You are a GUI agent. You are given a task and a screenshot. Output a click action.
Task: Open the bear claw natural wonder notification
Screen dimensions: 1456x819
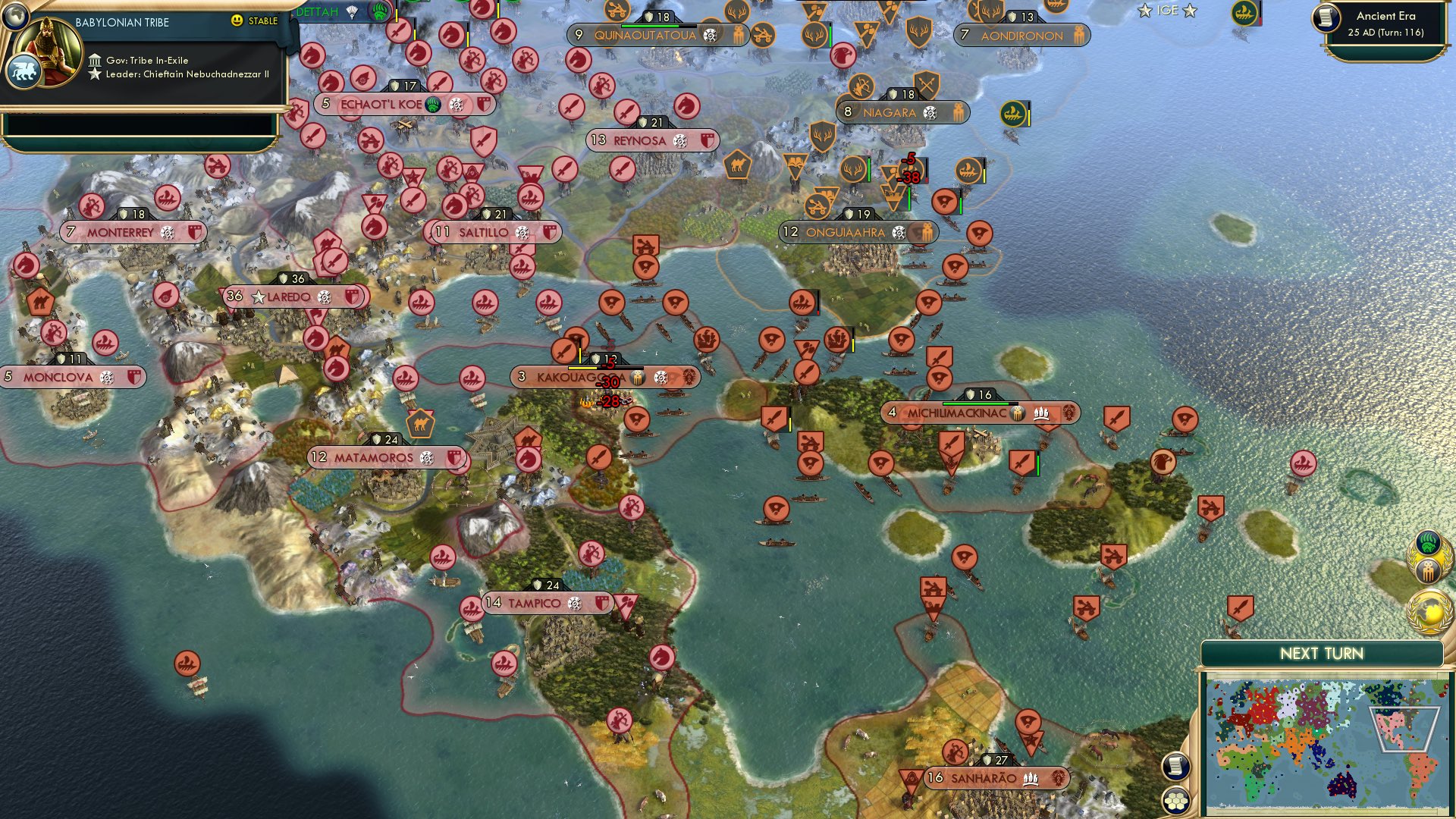1427,541
